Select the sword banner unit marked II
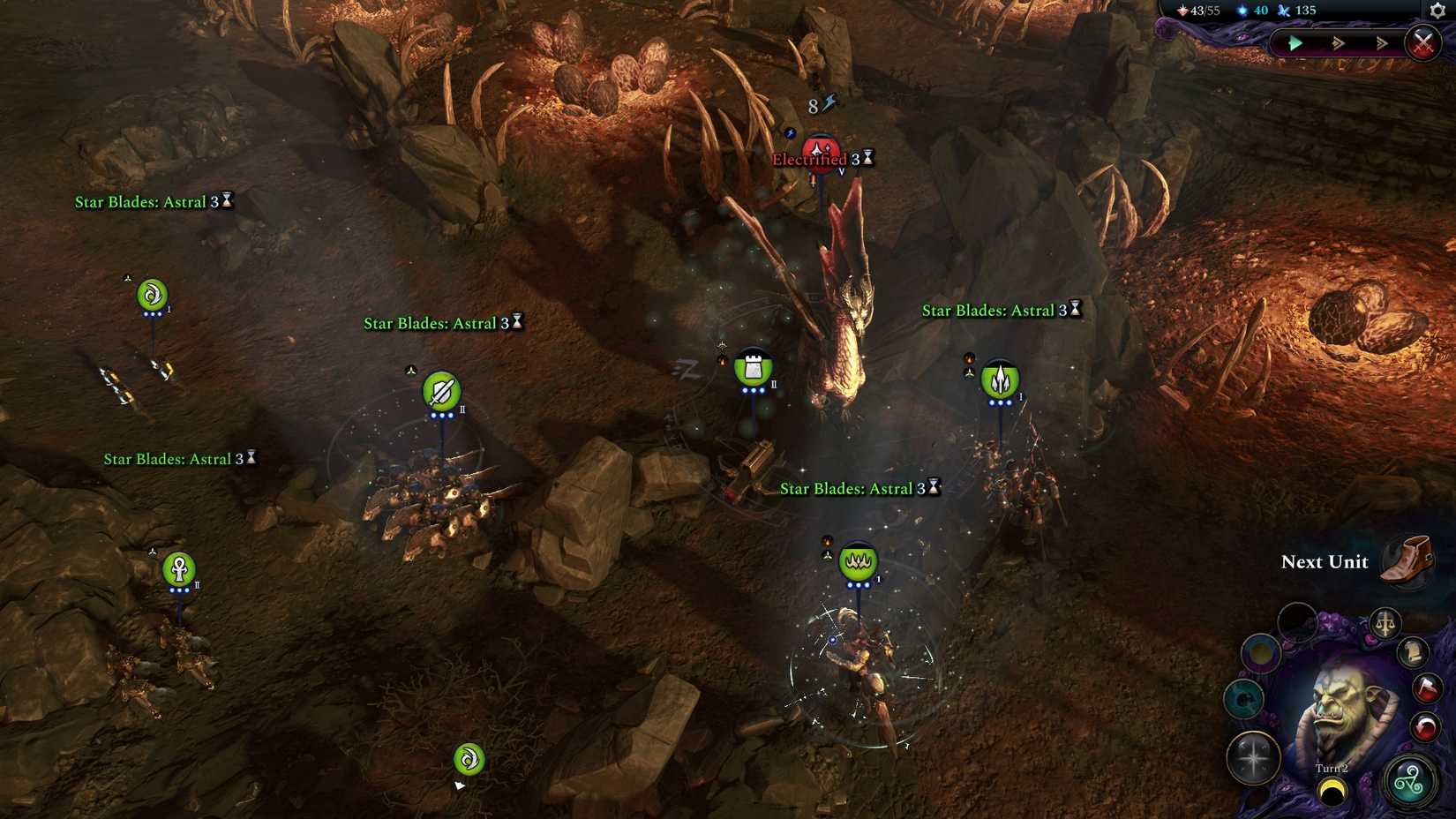The height and width of the screenshot is (819, 1456). 443,389
